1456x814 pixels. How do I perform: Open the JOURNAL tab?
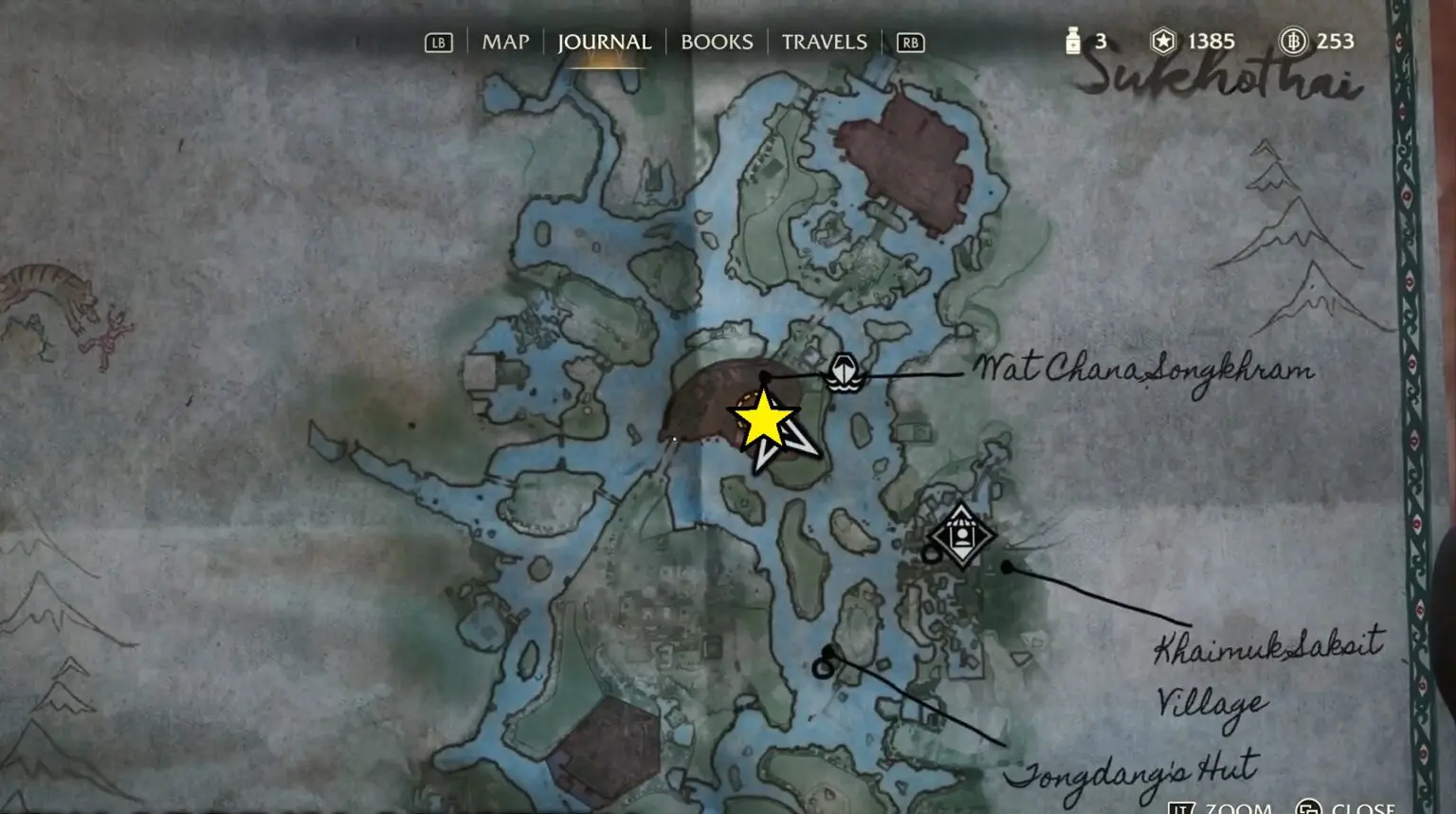tap(604, 42)
